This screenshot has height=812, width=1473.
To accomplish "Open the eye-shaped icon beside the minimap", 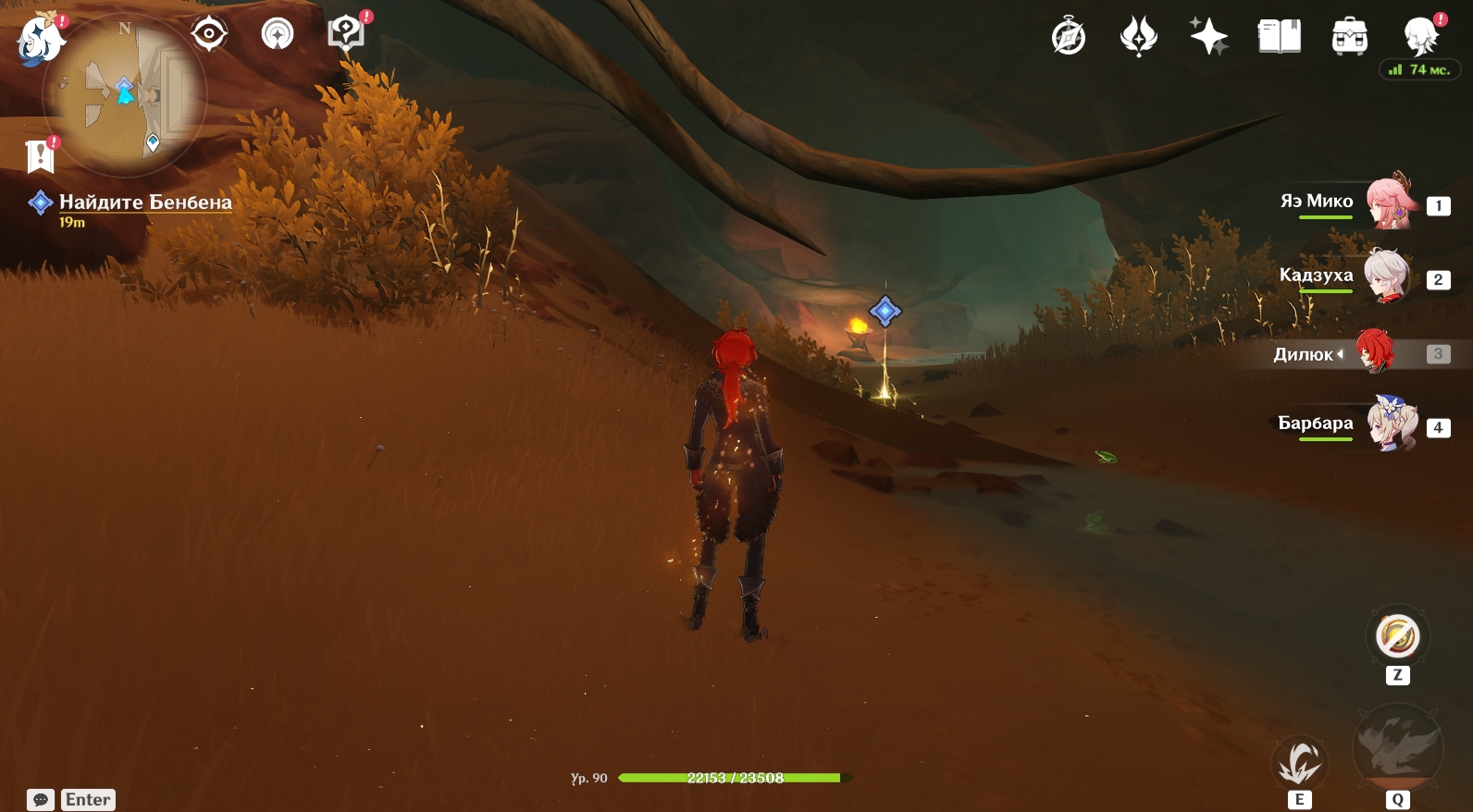I will pyautogui.click(x=209, y=35).
